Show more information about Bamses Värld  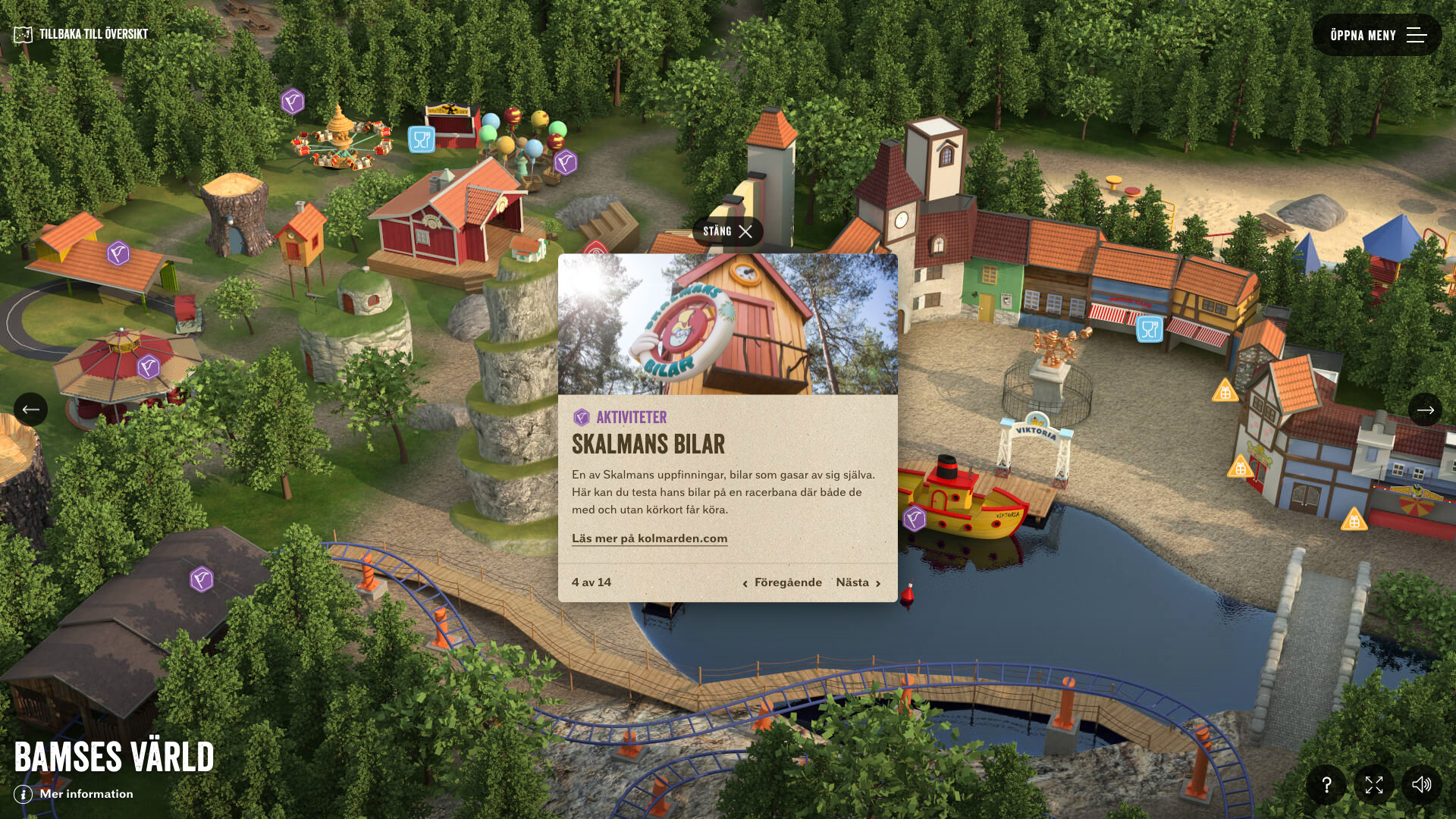(74, 794)
